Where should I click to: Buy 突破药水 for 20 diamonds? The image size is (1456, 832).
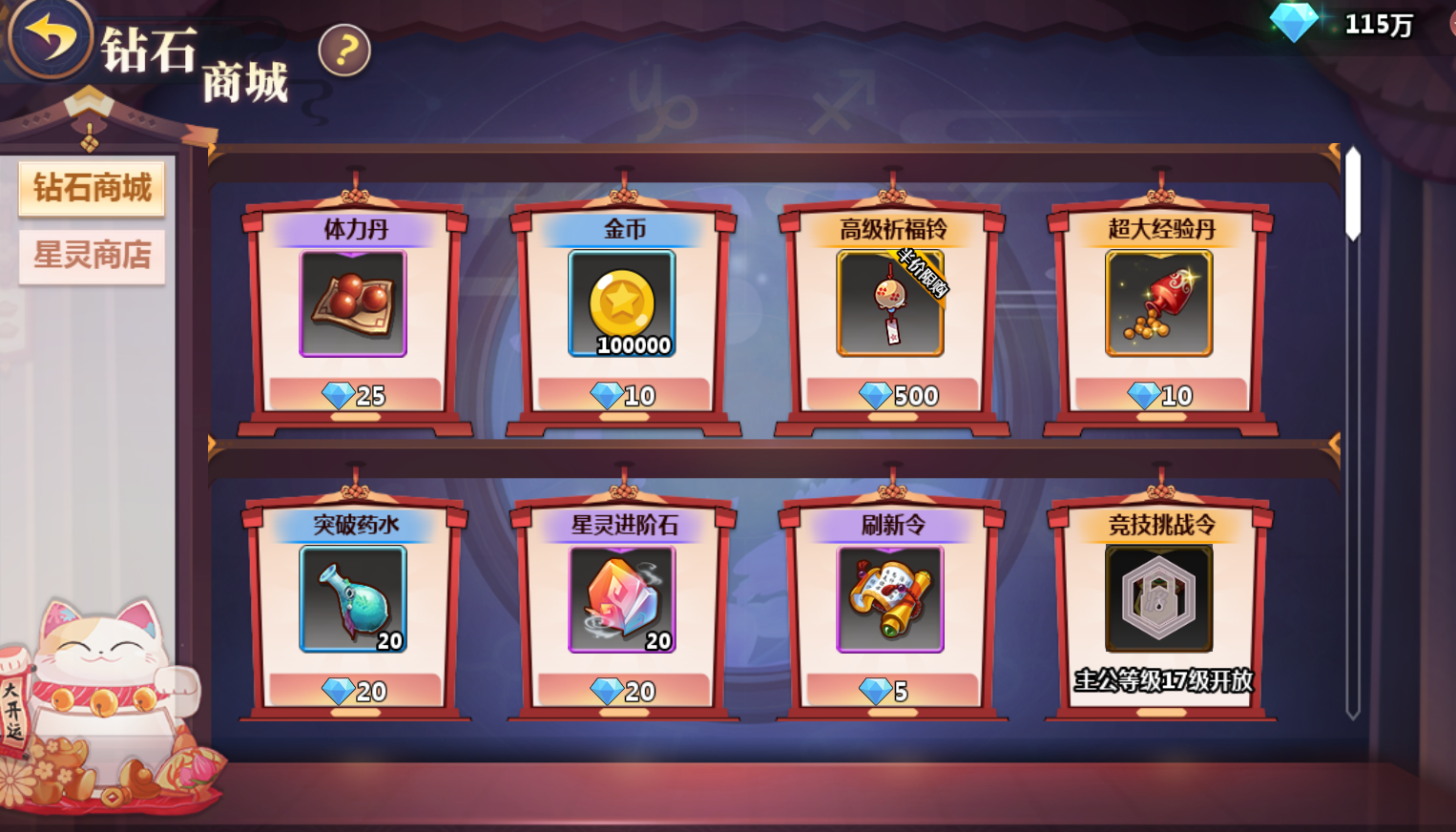[354, 691]
